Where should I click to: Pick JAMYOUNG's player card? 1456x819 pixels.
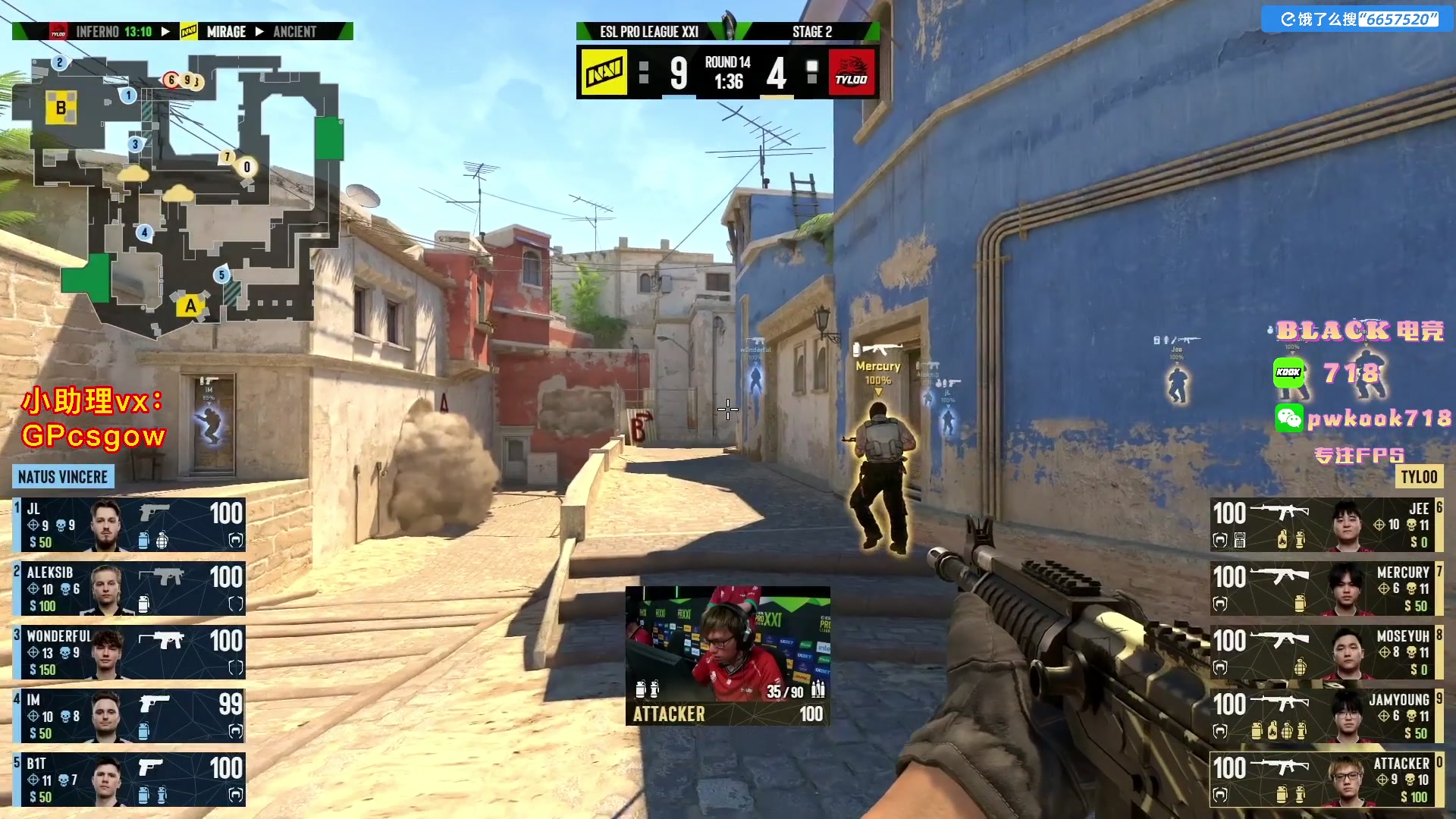(x=1326, y=716)
